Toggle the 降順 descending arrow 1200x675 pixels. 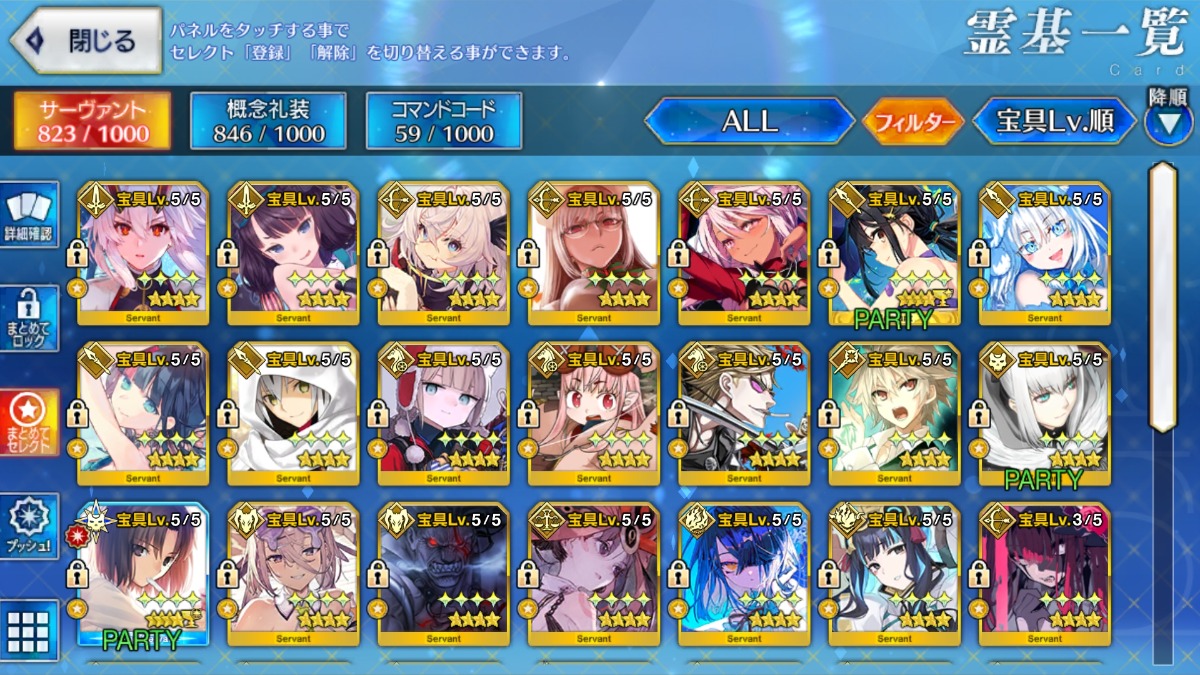click(x=1168, y=120)
